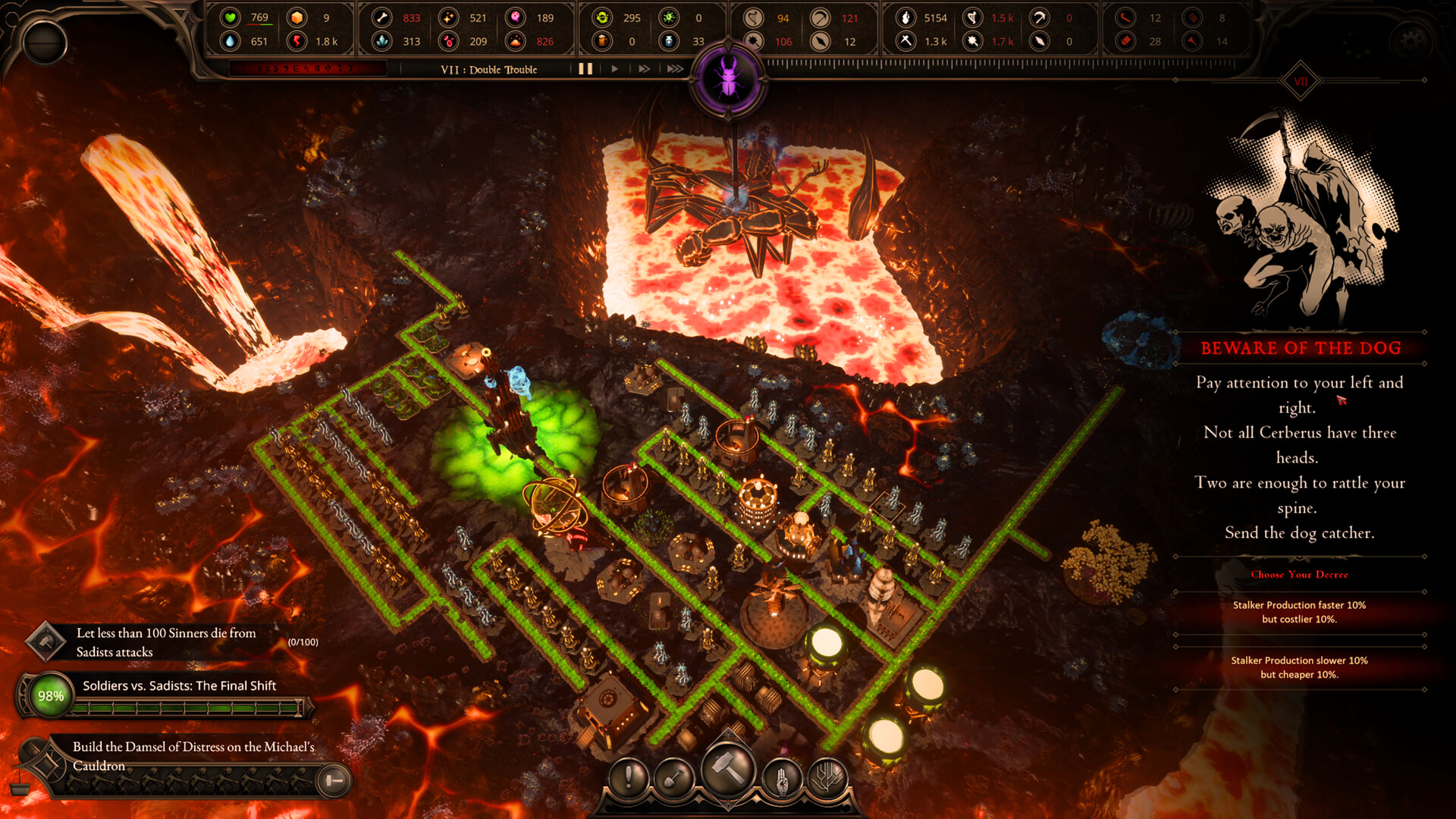Open the exclamation mark alerts button
This screenshot has width=1456, height=819.
629,777
